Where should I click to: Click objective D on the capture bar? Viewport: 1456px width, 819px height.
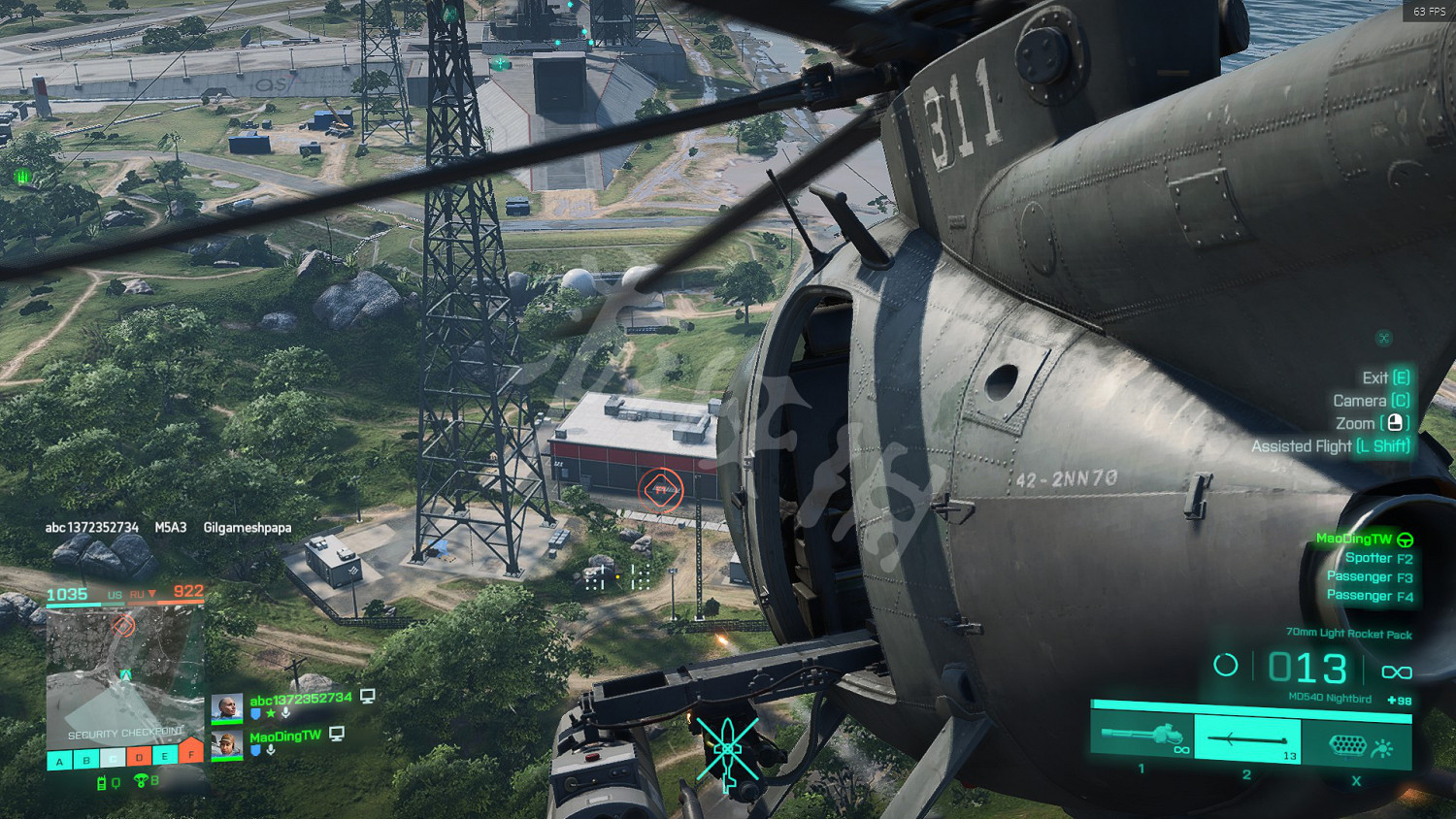pos(139,758)
